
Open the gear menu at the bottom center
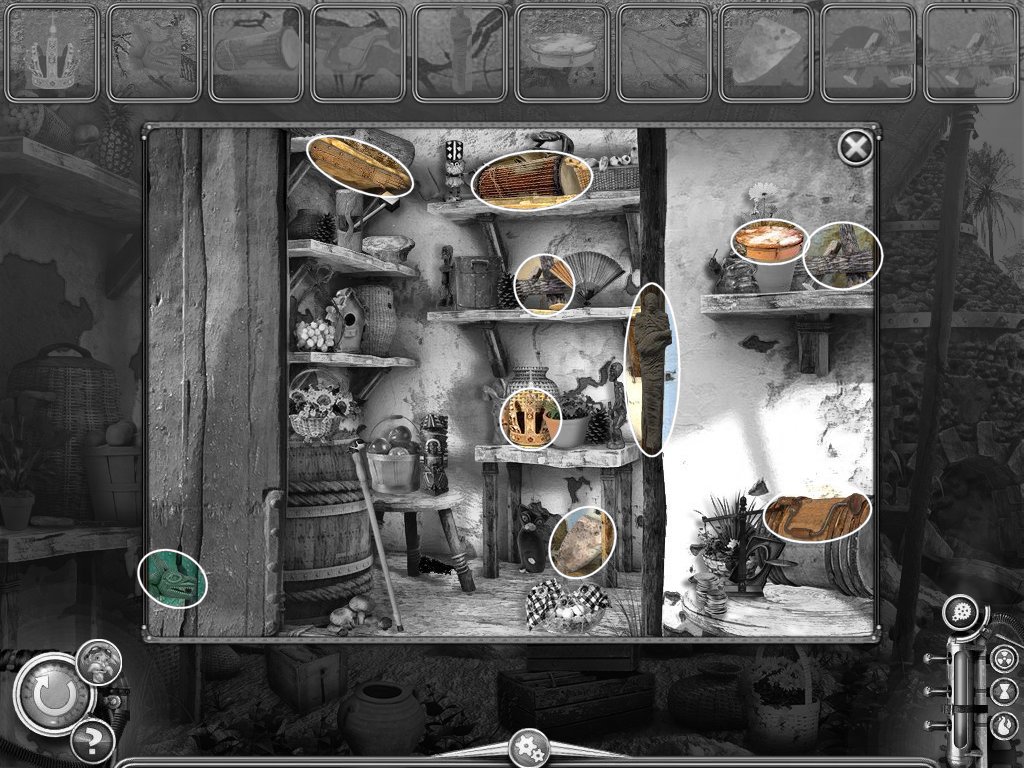click(x=527, y=750)
